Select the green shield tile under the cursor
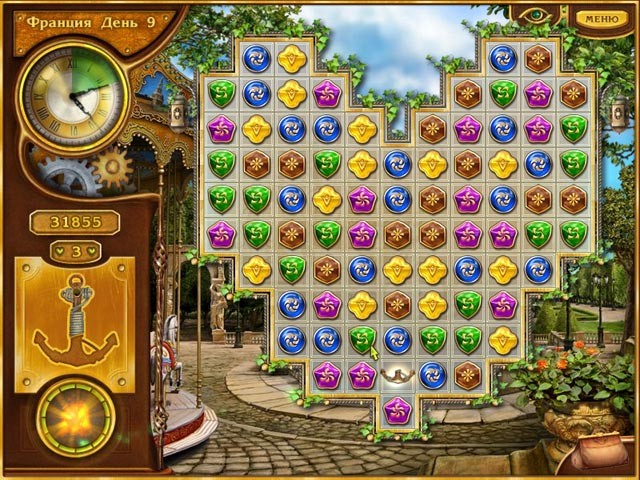The width and height of the screenshot is (640, 480). 363,339
